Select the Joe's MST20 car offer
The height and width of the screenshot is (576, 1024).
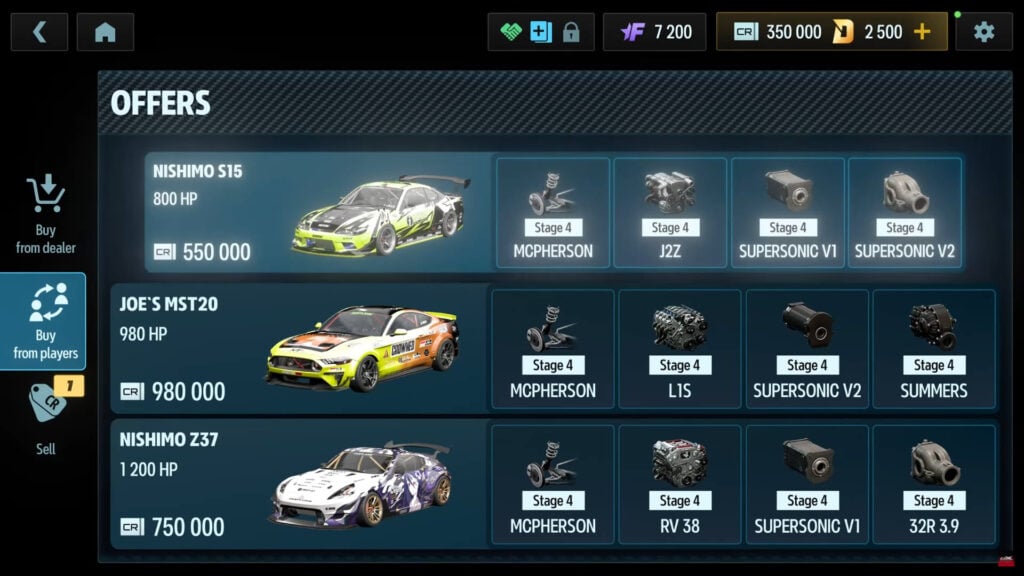coord(300,348)
